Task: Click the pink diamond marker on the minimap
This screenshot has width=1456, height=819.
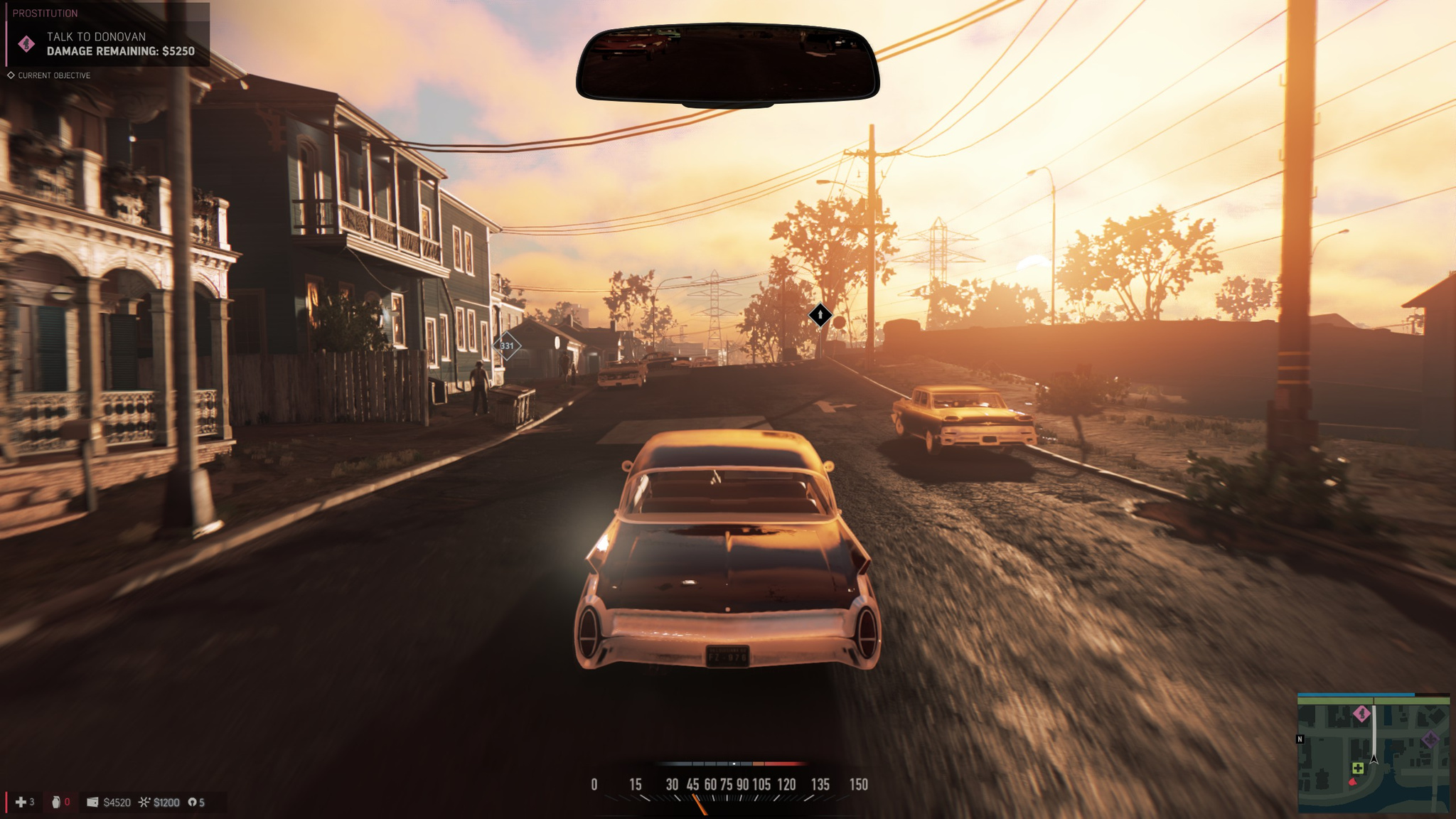Action: pyautogui.click(x=1361, y=713)
